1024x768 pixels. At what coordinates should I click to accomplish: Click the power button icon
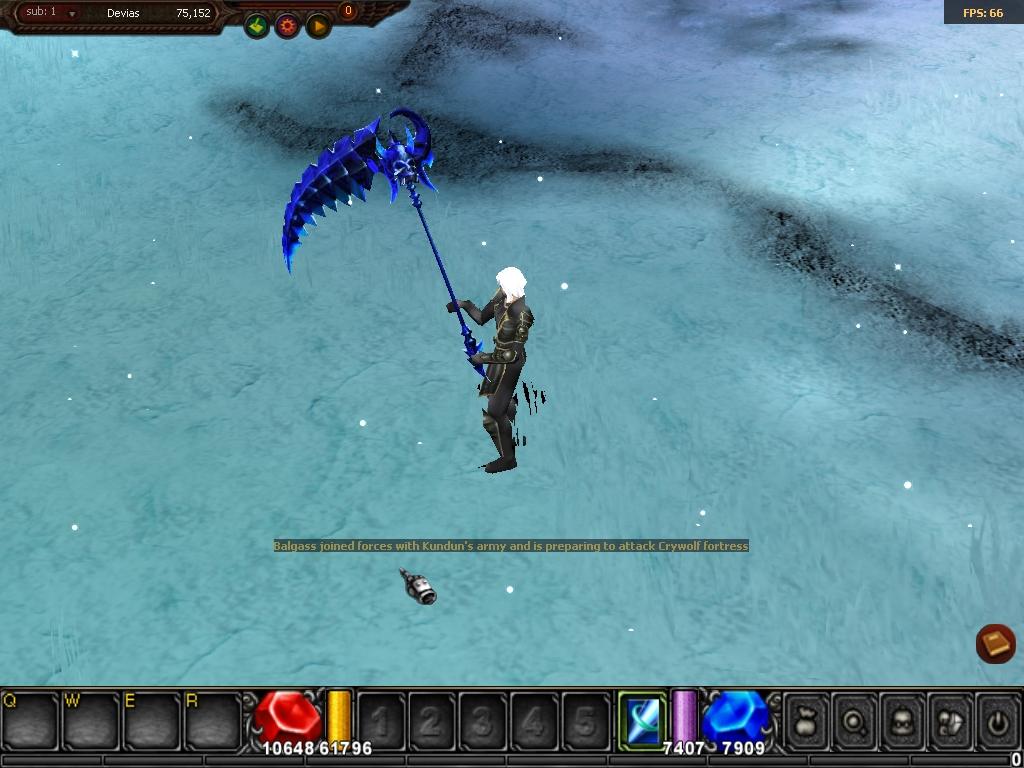997,720
